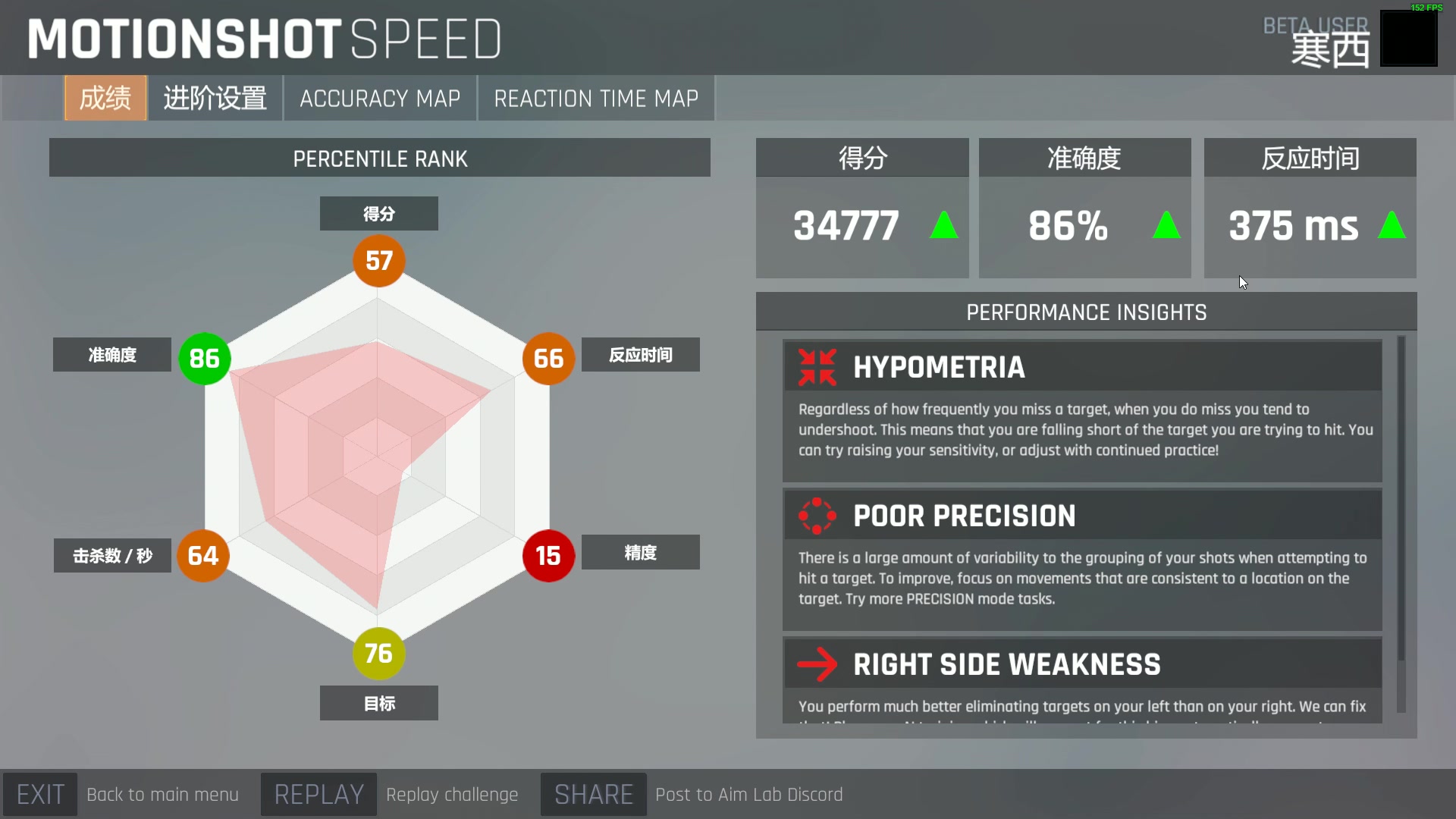Select the 精度 percentile badge showing 15
1456x819 pixels.
tap(548, 556)
